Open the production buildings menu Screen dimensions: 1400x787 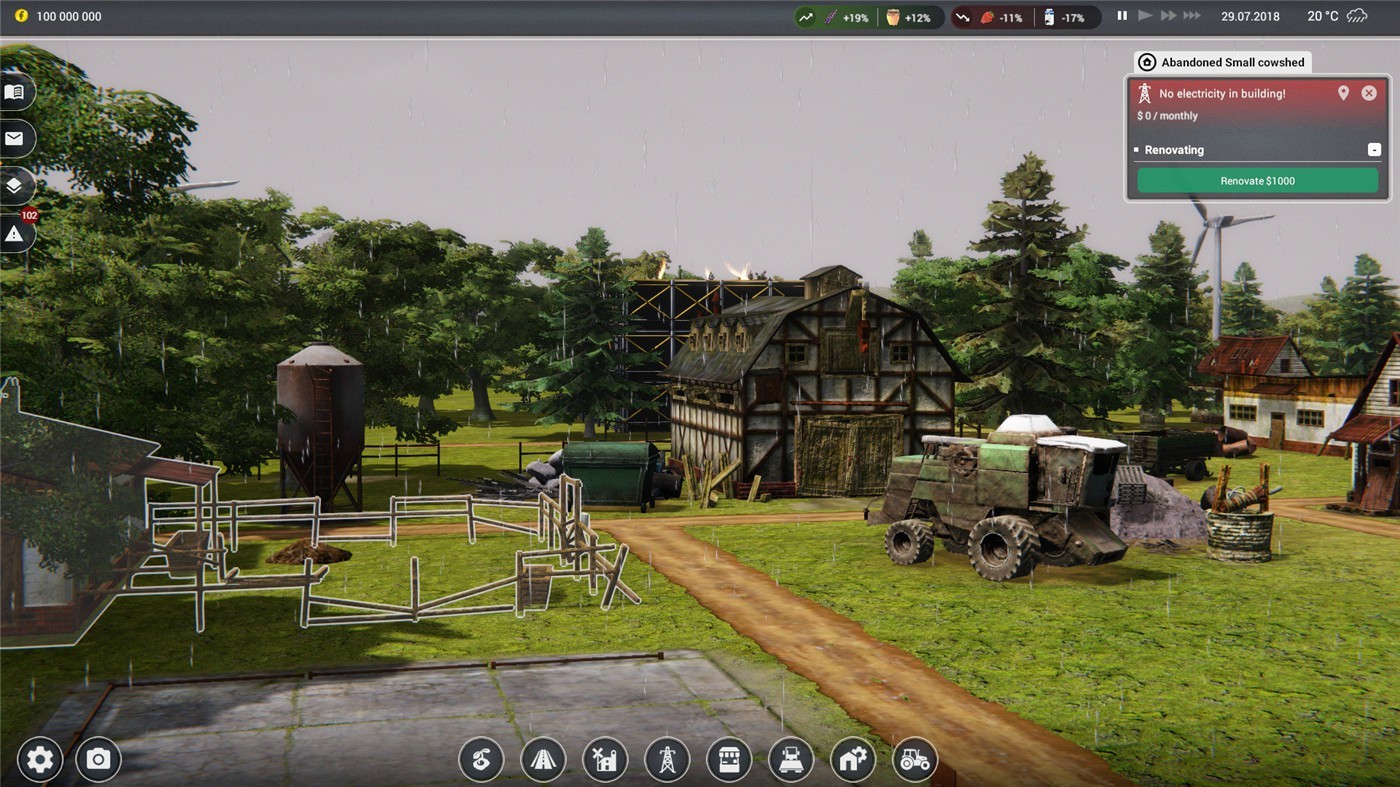pyautogui.click(x=605, y=760)
